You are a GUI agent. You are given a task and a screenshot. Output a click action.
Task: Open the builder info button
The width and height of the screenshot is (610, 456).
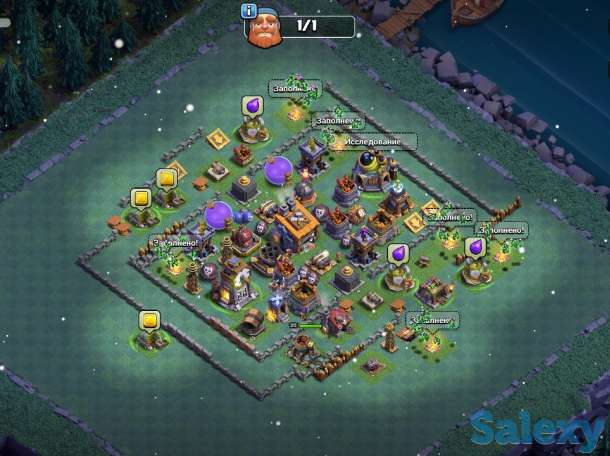248,12
